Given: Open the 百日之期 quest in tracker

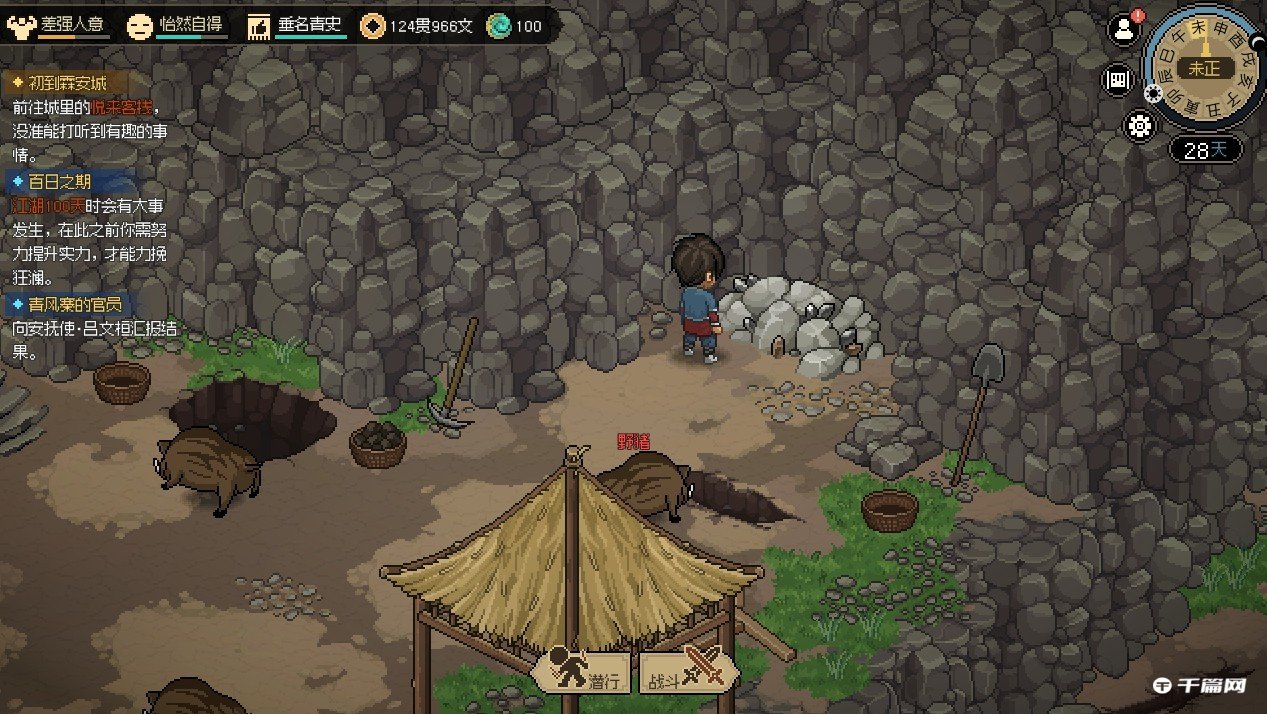Looking at the screenshot, I should (x=60, y=182).
